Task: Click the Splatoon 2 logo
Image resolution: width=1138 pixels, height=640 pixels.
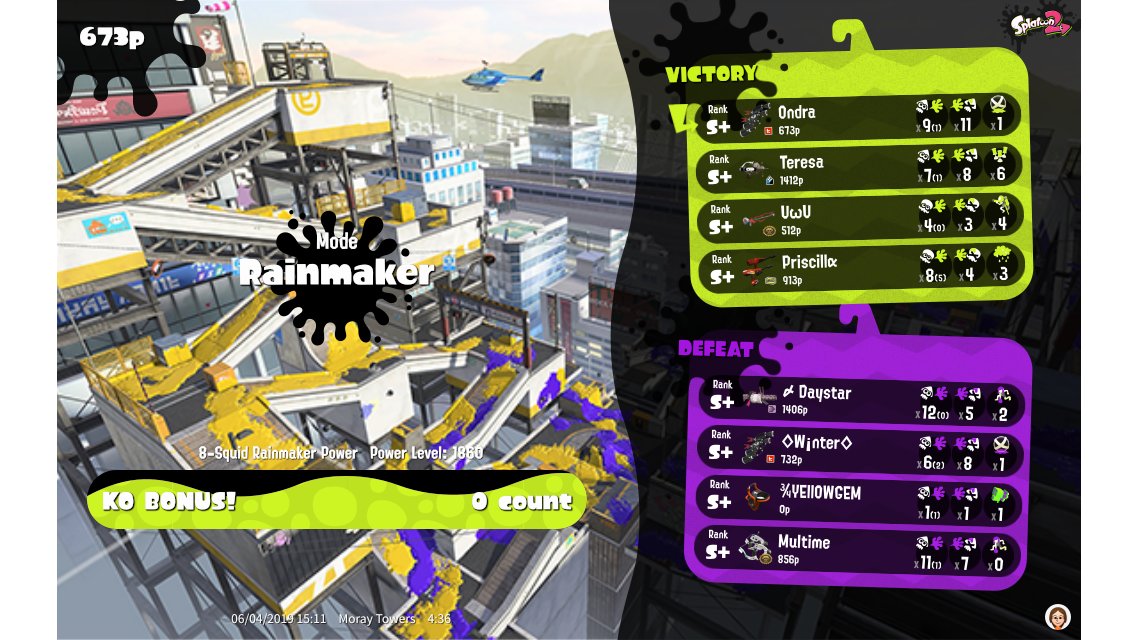Action: 1041,23
